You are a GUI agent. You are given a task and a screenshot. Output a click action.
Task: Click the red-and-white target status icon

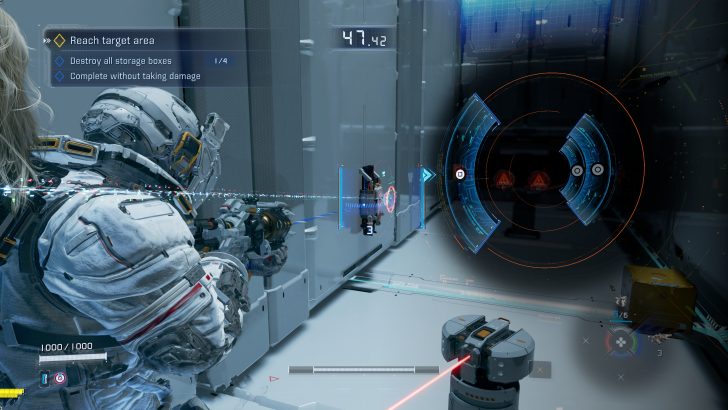60,379
